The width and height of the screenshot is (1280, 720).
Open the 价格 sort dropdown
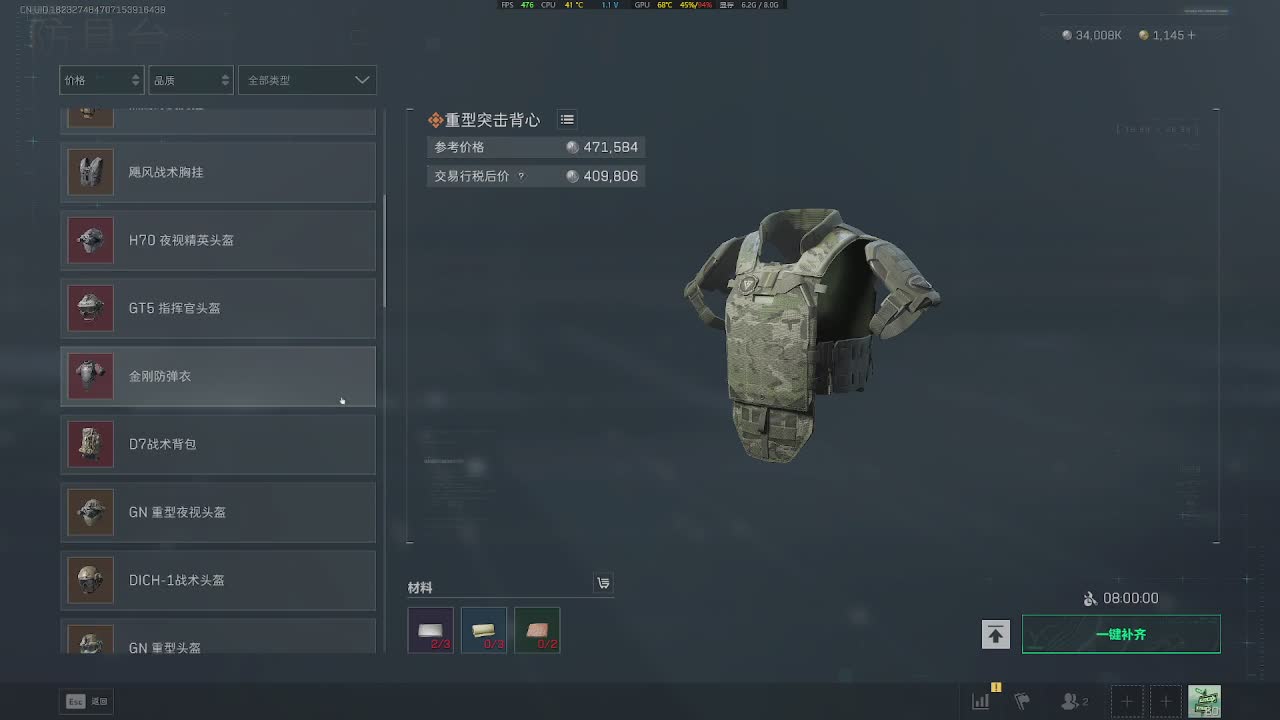click(x=101, y=80)
